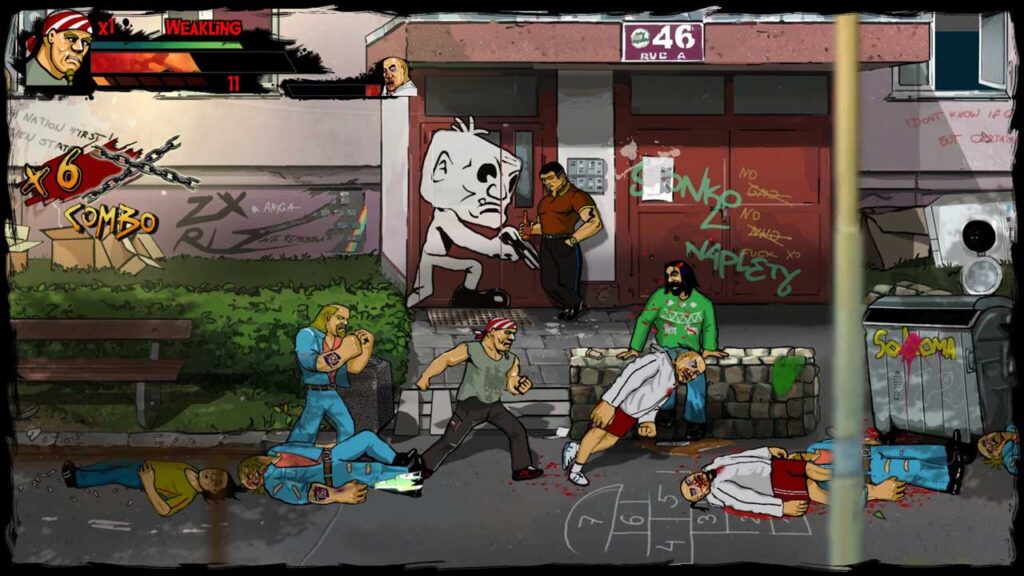Select the bald enemy portrait icon
The width and height of the screenshot is (1024, 576).
[397, 76]
